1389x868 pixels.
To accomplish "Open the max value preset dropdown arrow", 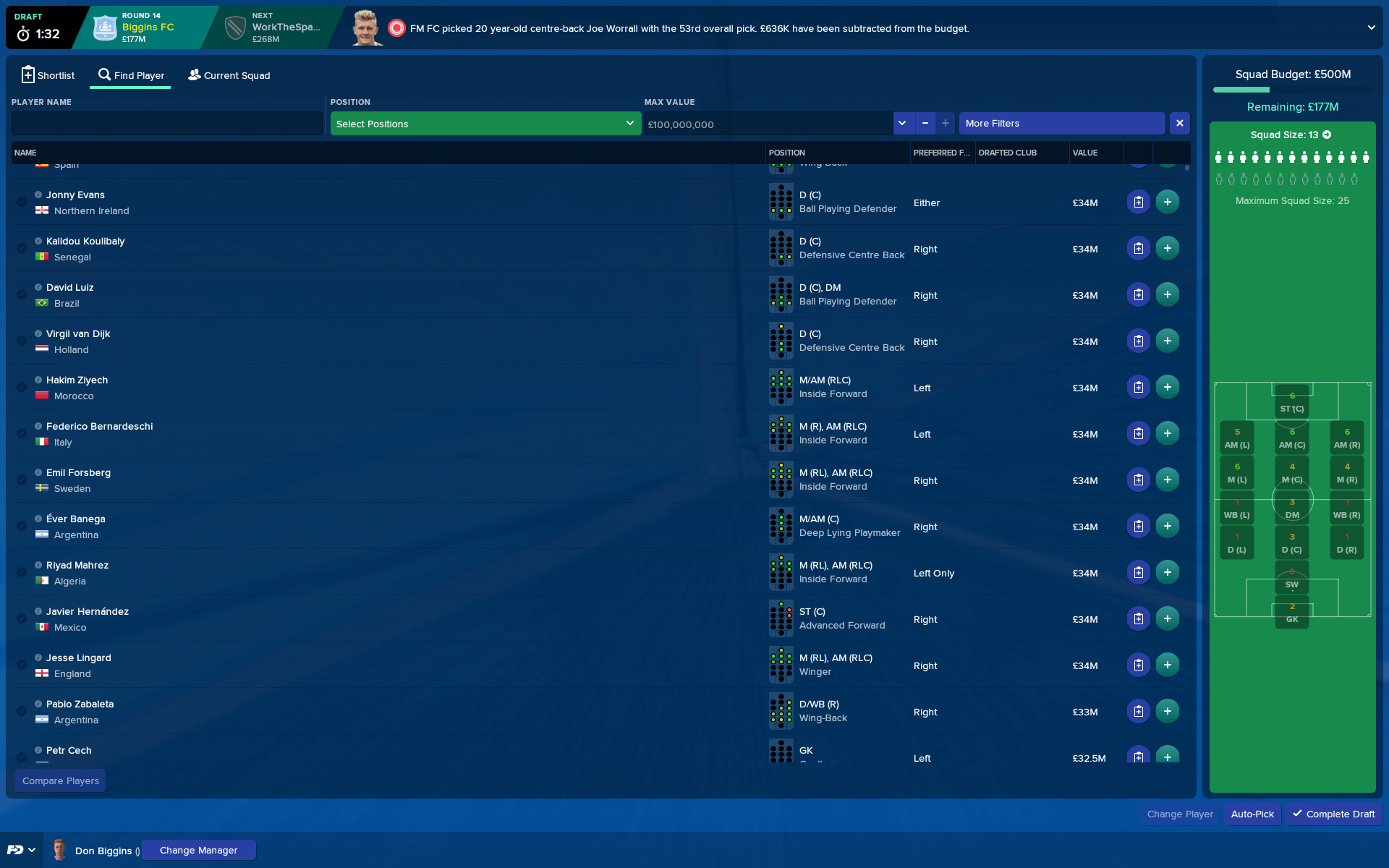I will 902,124.
